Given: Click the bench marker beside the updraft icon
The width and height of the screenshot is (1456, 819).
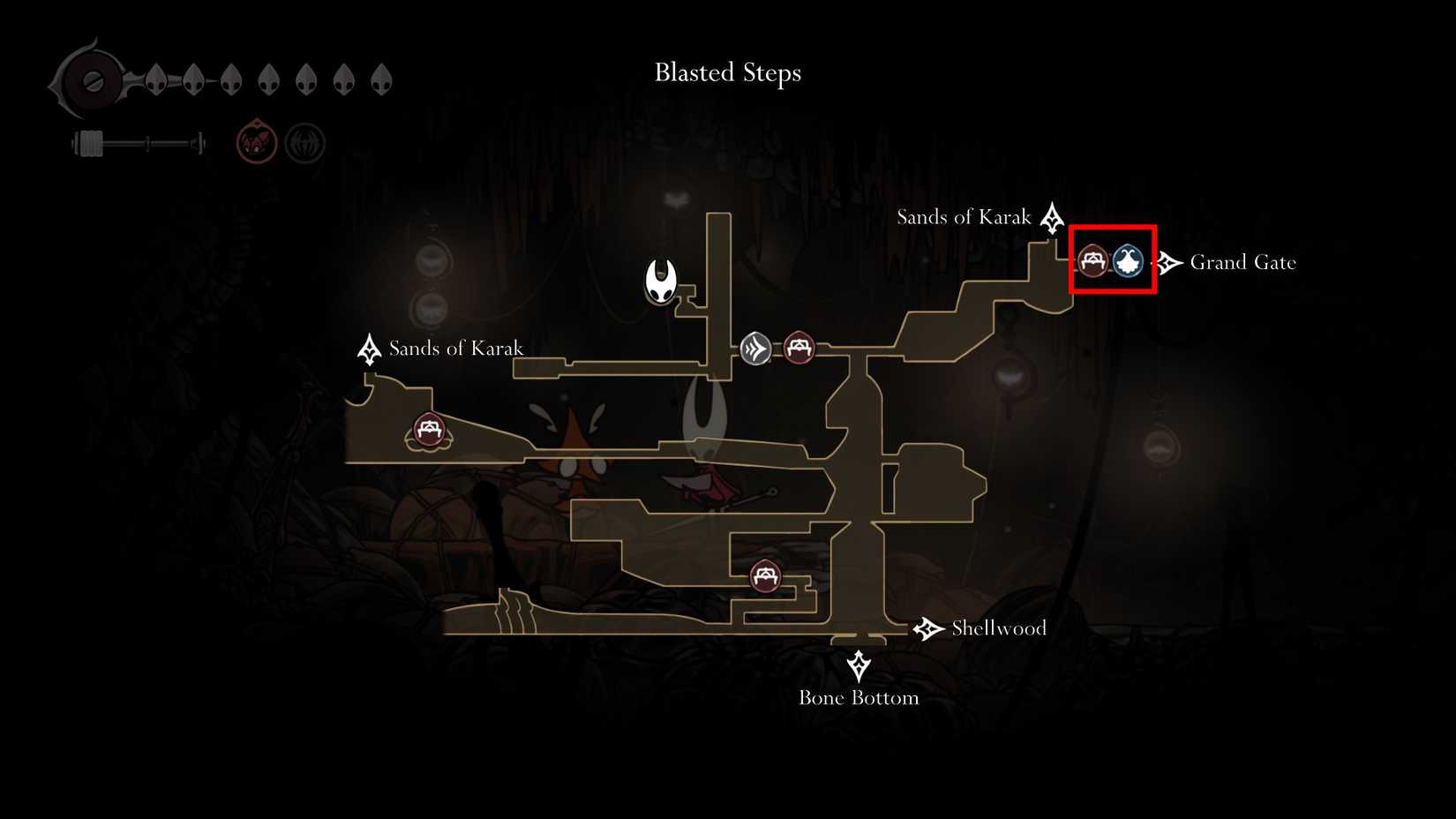Looking at the screenshot, I should tap(799, 349).
